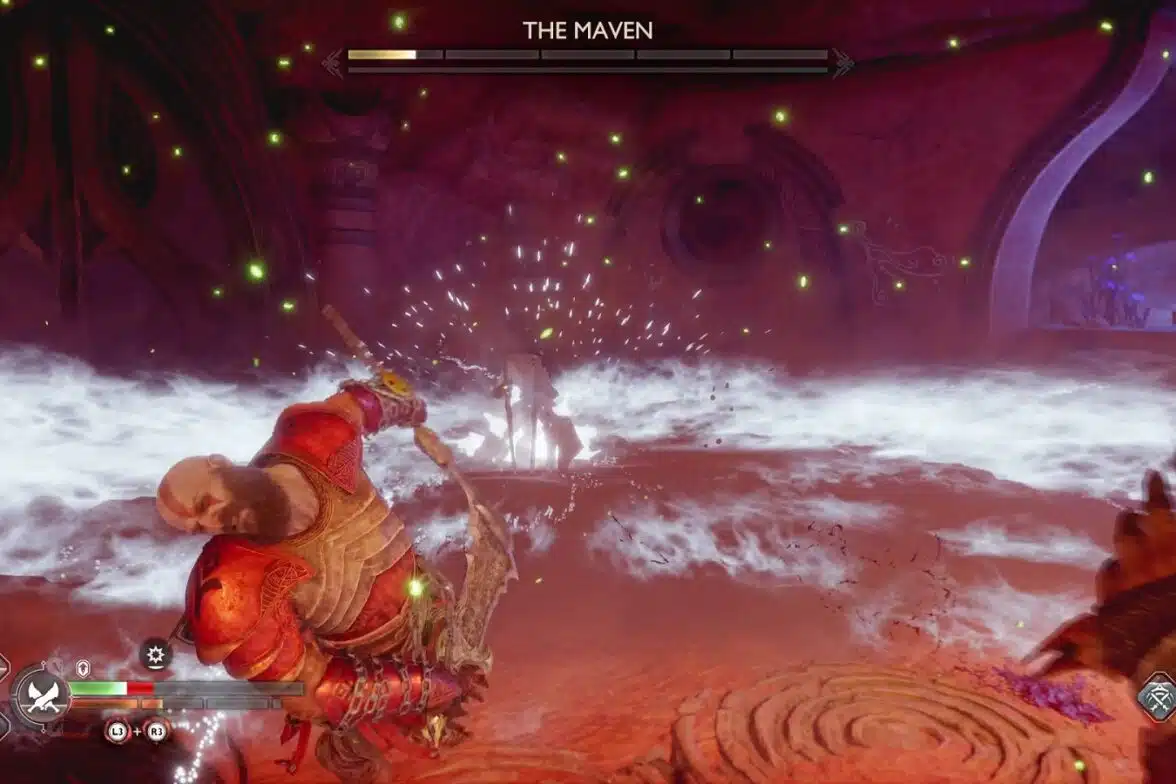Trigger the crossed arrows companion ability
Viewport: 1176px width, 784px height.
point(1158,697)
